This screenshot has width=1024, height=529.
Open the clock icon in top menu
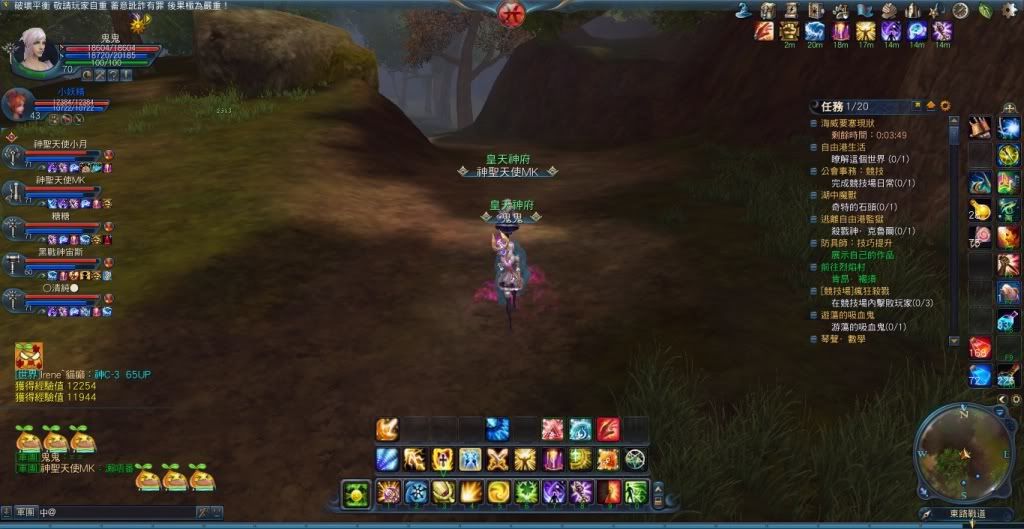click(x=961, y=10)
